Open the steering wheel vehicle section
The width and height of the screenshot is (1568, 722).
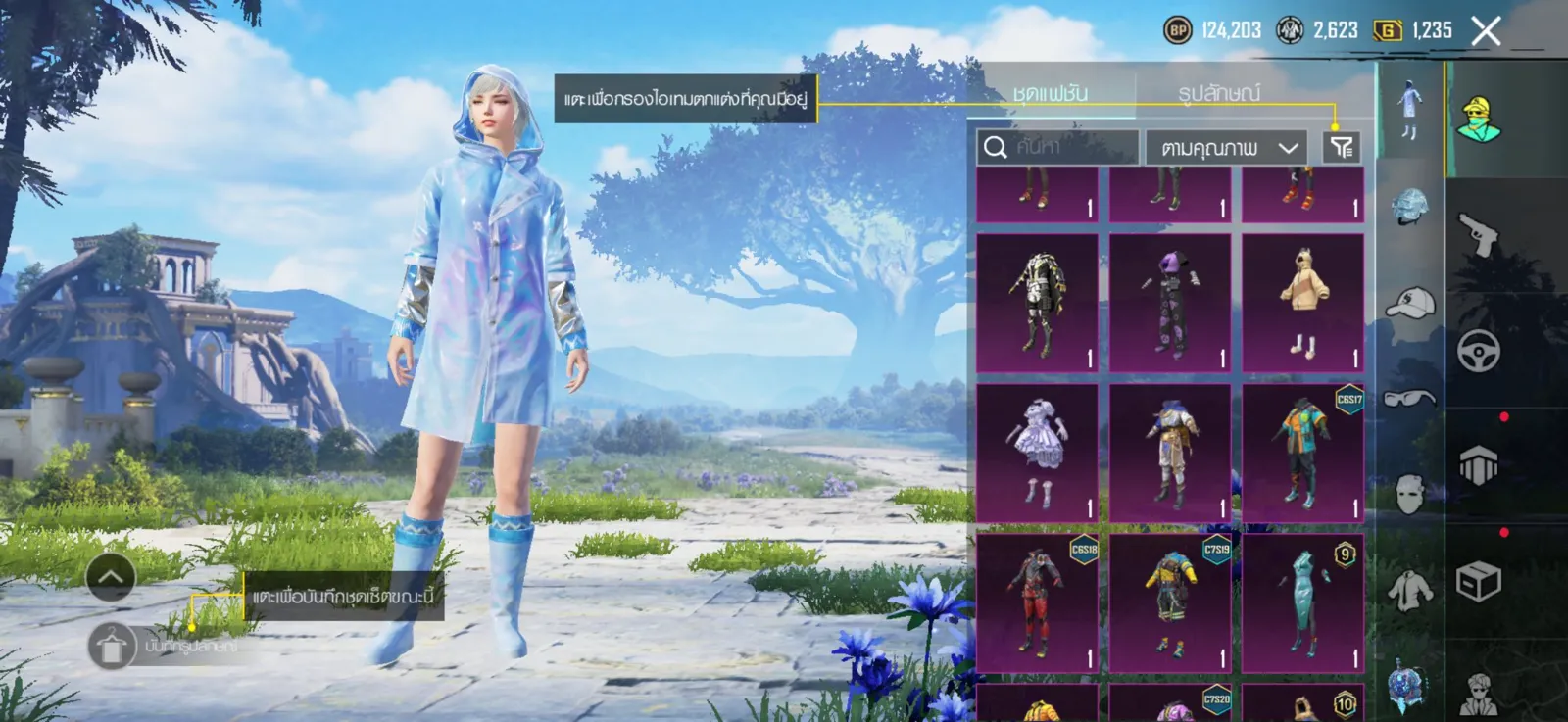(x=1478, y=351)
